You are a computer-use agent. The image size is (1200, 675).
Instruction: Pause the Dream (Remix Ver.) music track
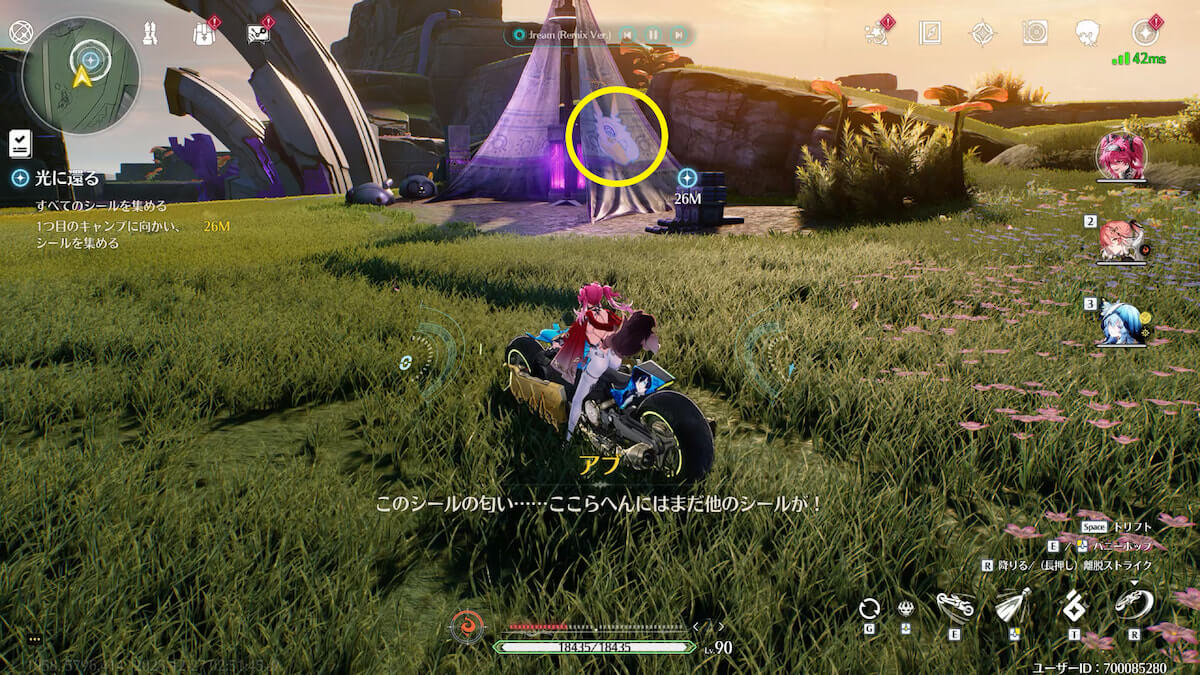pos(653,35)
